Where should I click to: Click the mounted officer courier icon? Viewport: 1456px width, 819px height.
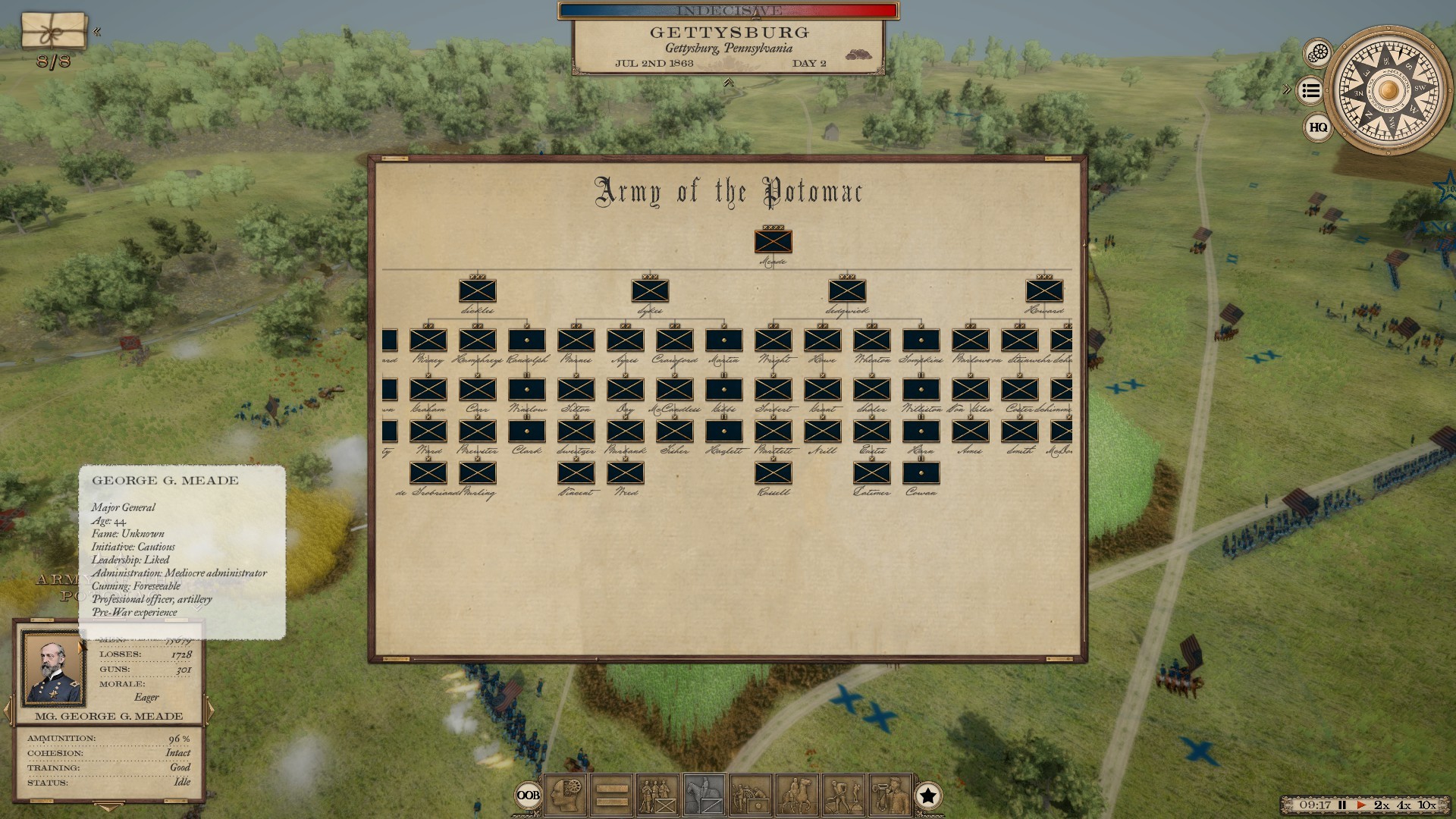tap(796, 796)
